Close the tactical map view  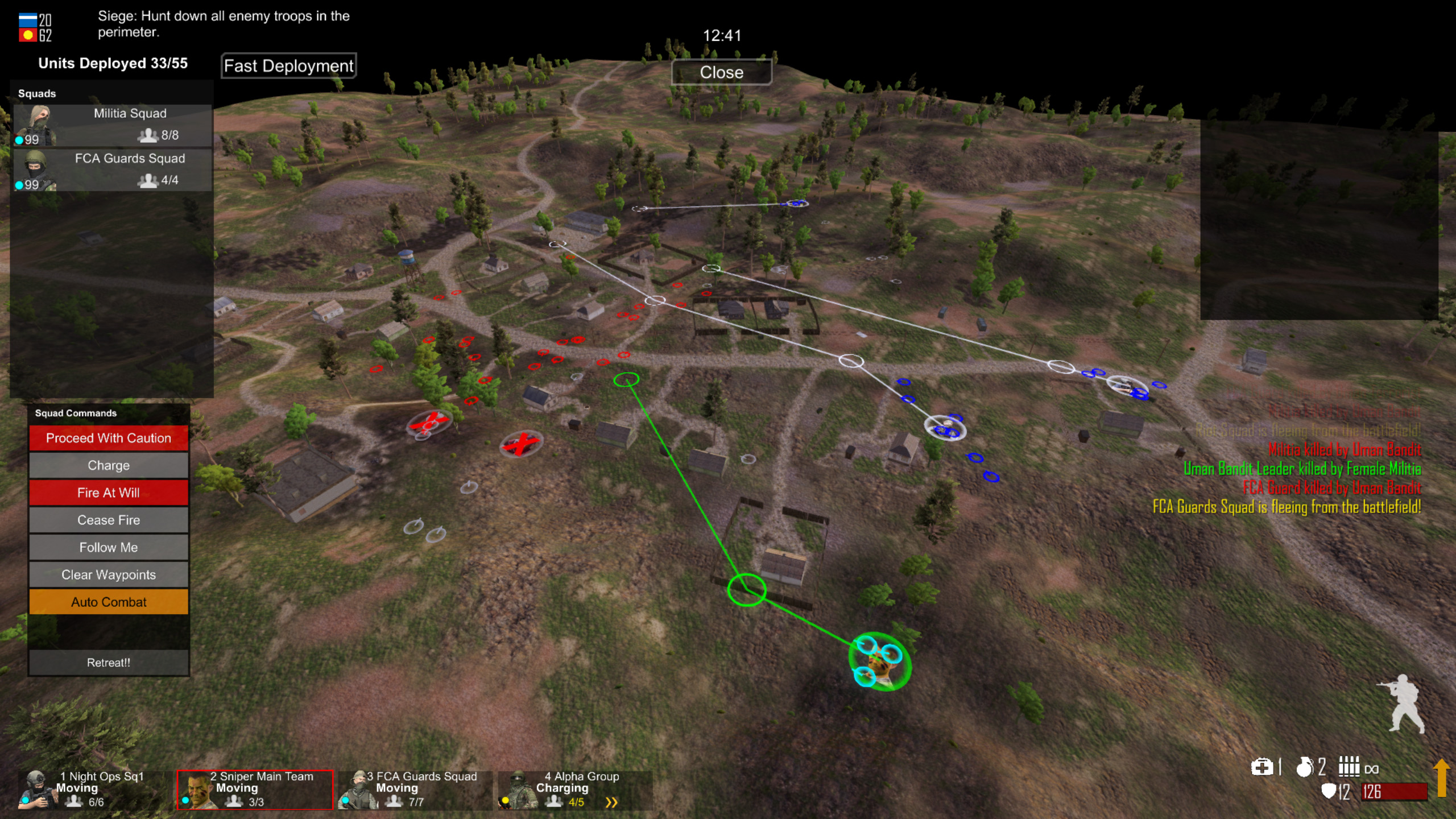click(x=721, y=72)
